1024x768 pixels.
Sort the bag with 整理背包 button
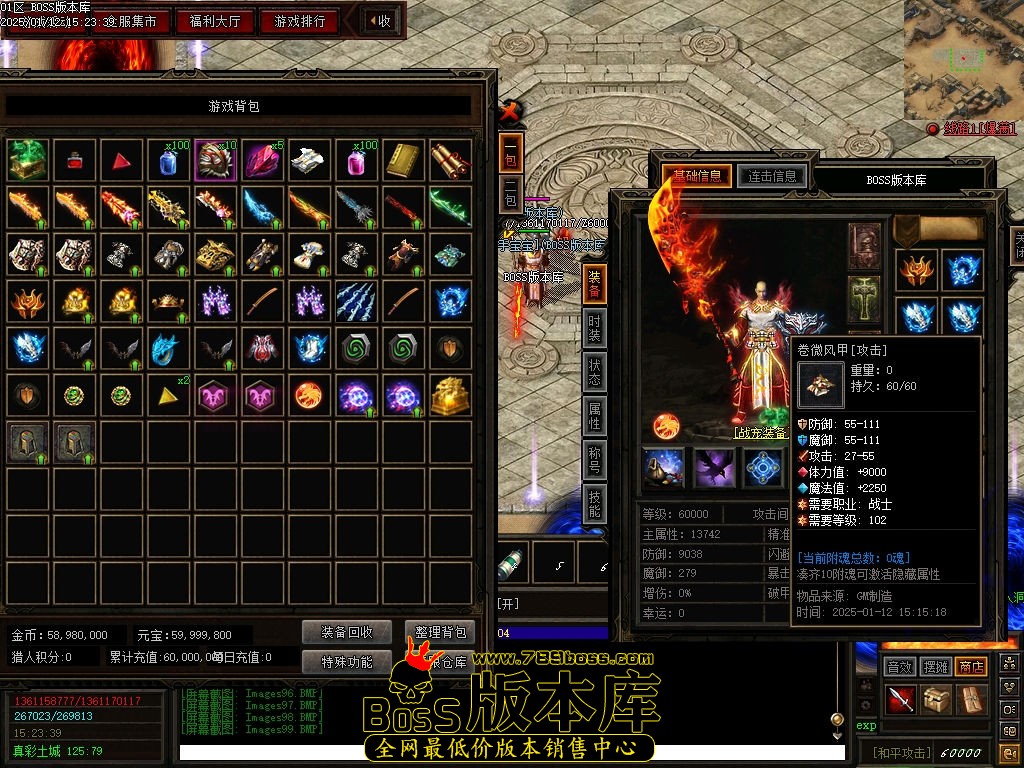439,632
